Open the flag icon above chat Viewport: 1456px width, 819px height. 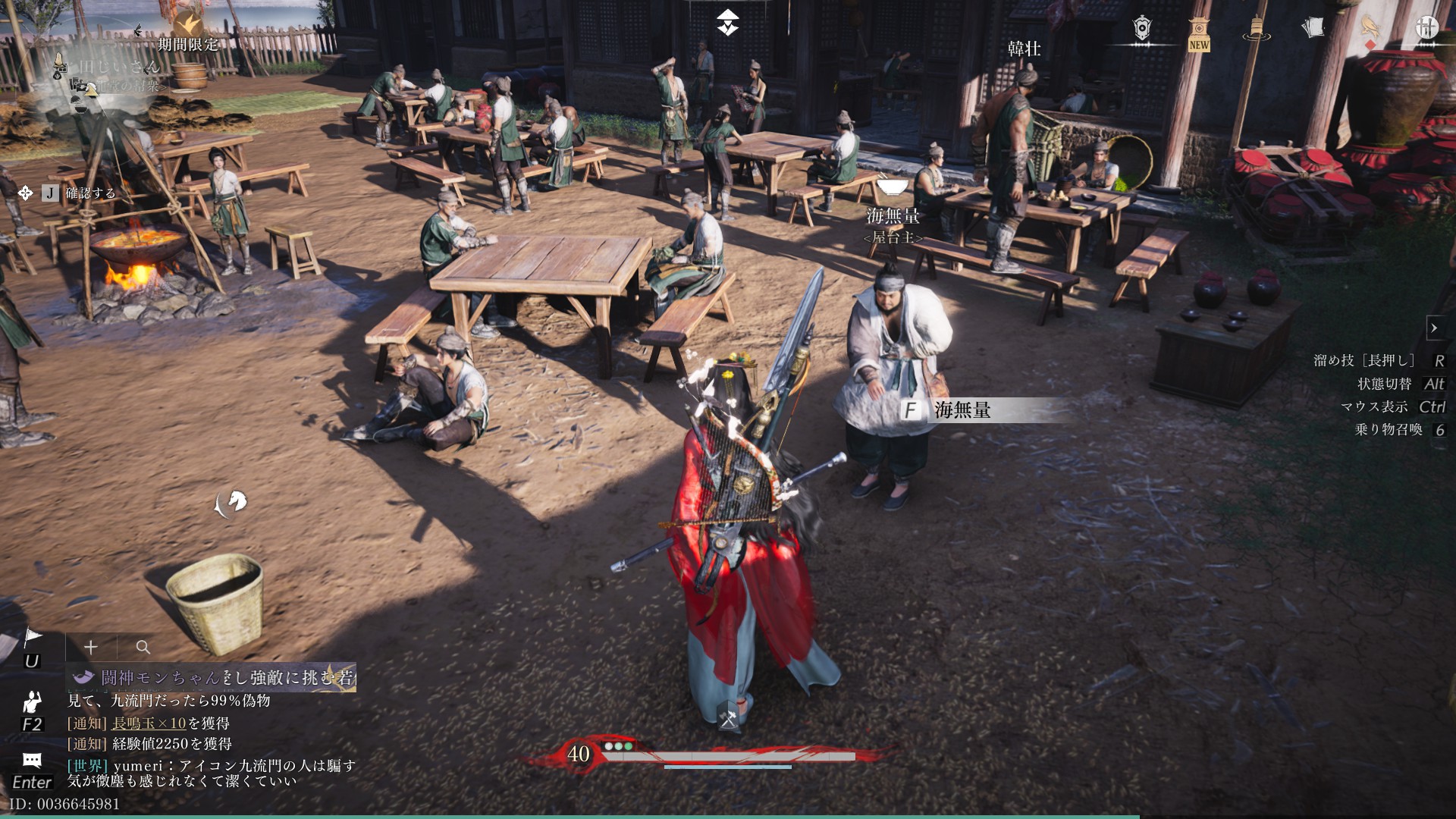32,639
